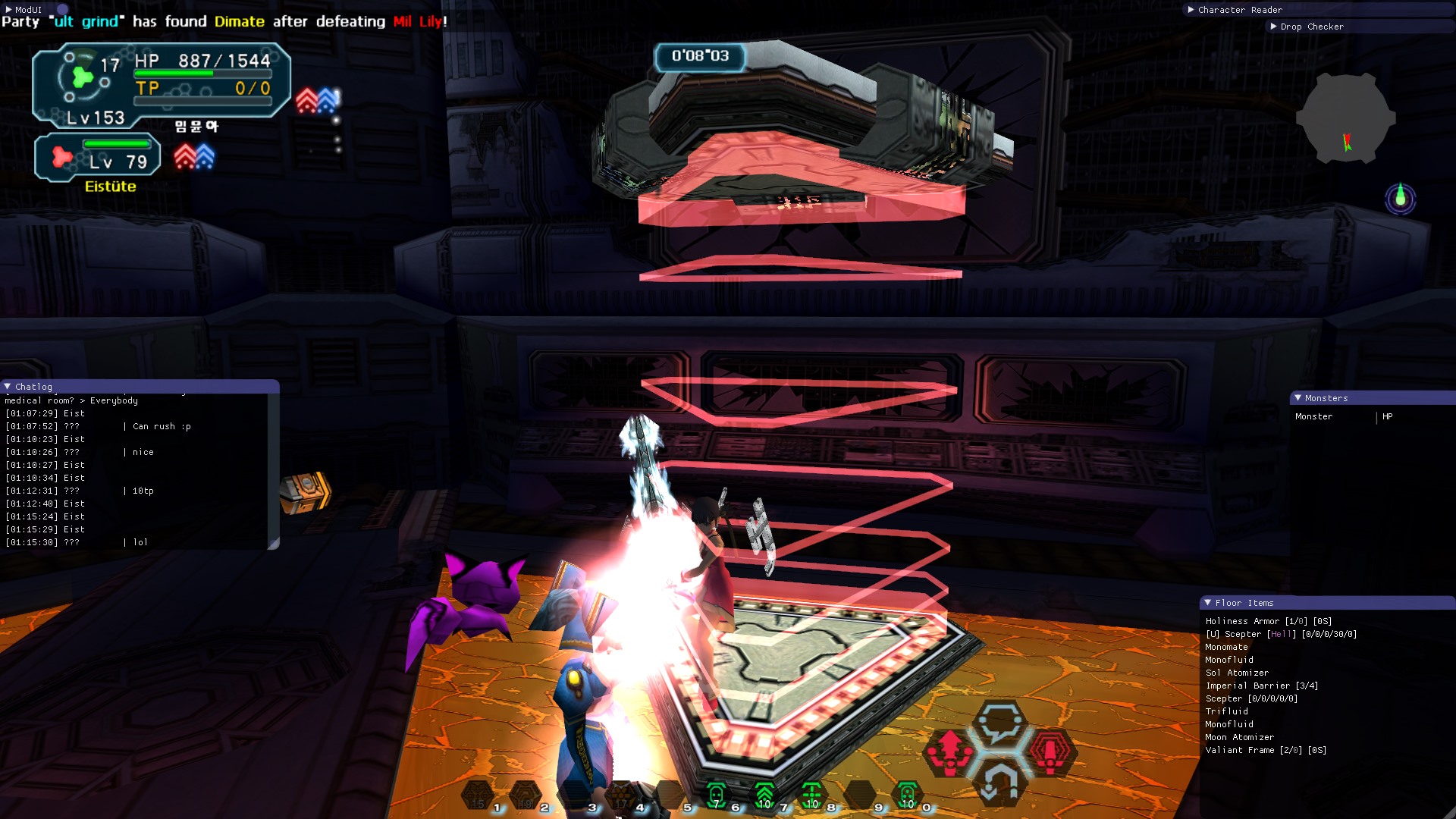Select the speech bubble chat action
This screenshot has height=819, width=1456.
click(x=1000, y=723)
